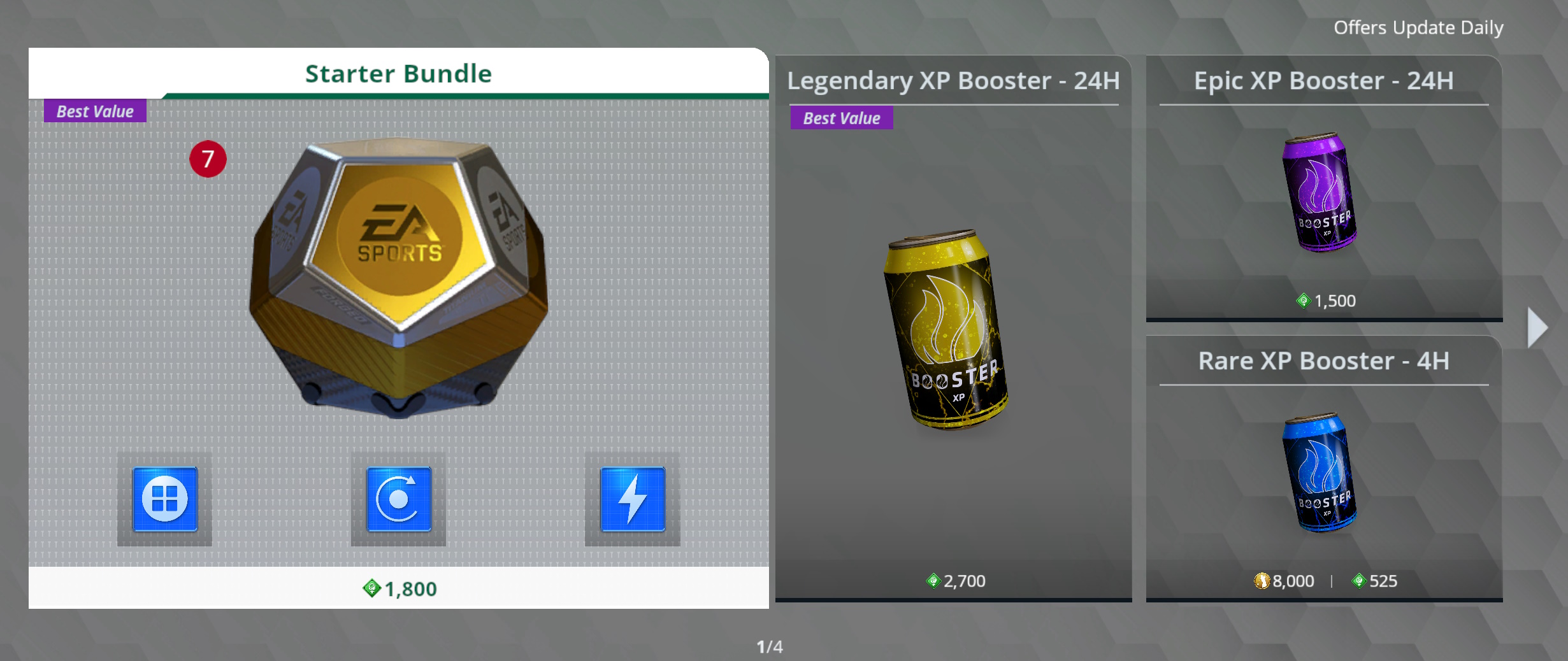Viewport: 1568px width, 661px height.
Task: Click the Offers Update Daily label
Action: point(1419,27)
